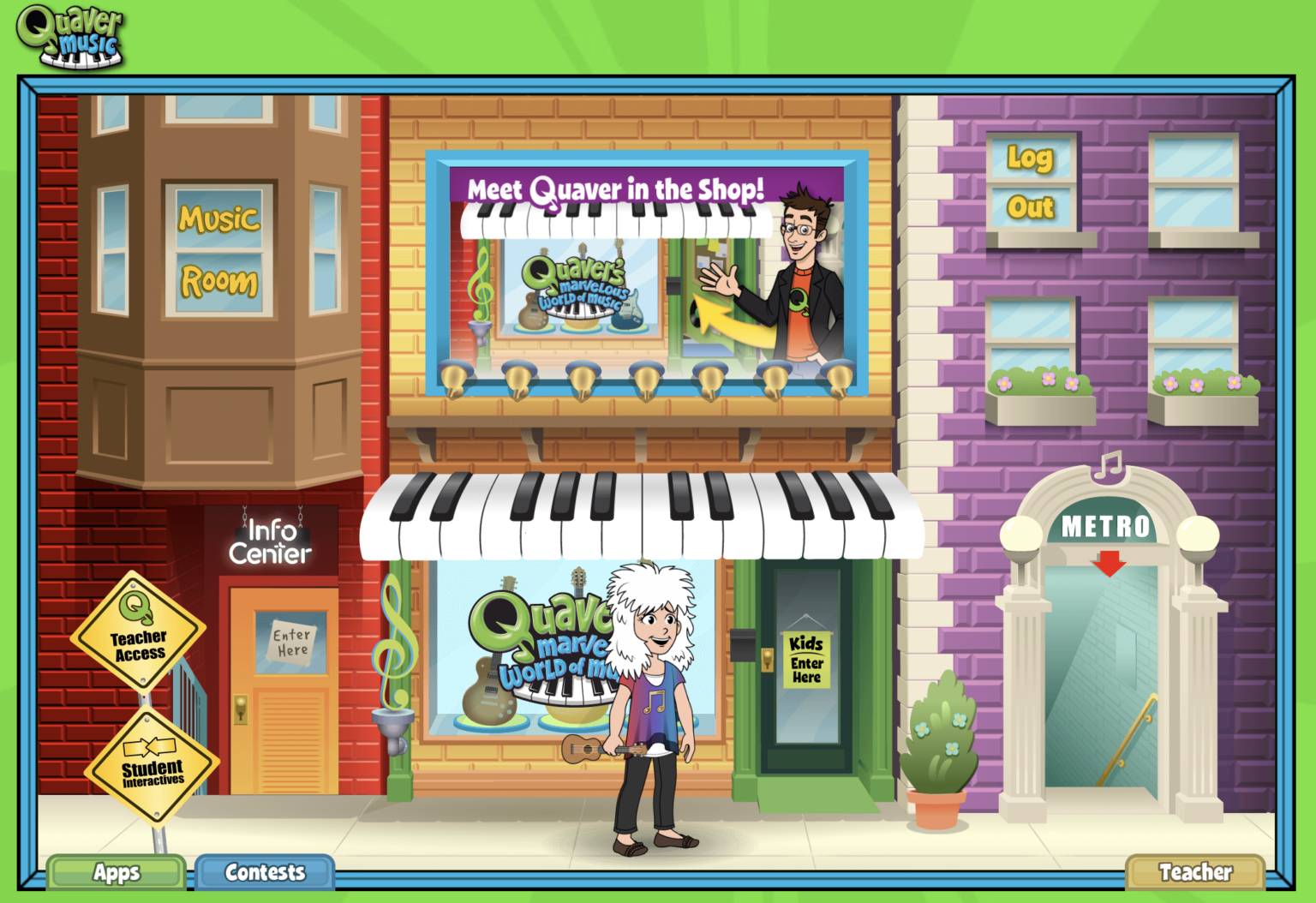Select the Teacher button
Screen dimensions: 1316x903
[x=1196, y=872]
